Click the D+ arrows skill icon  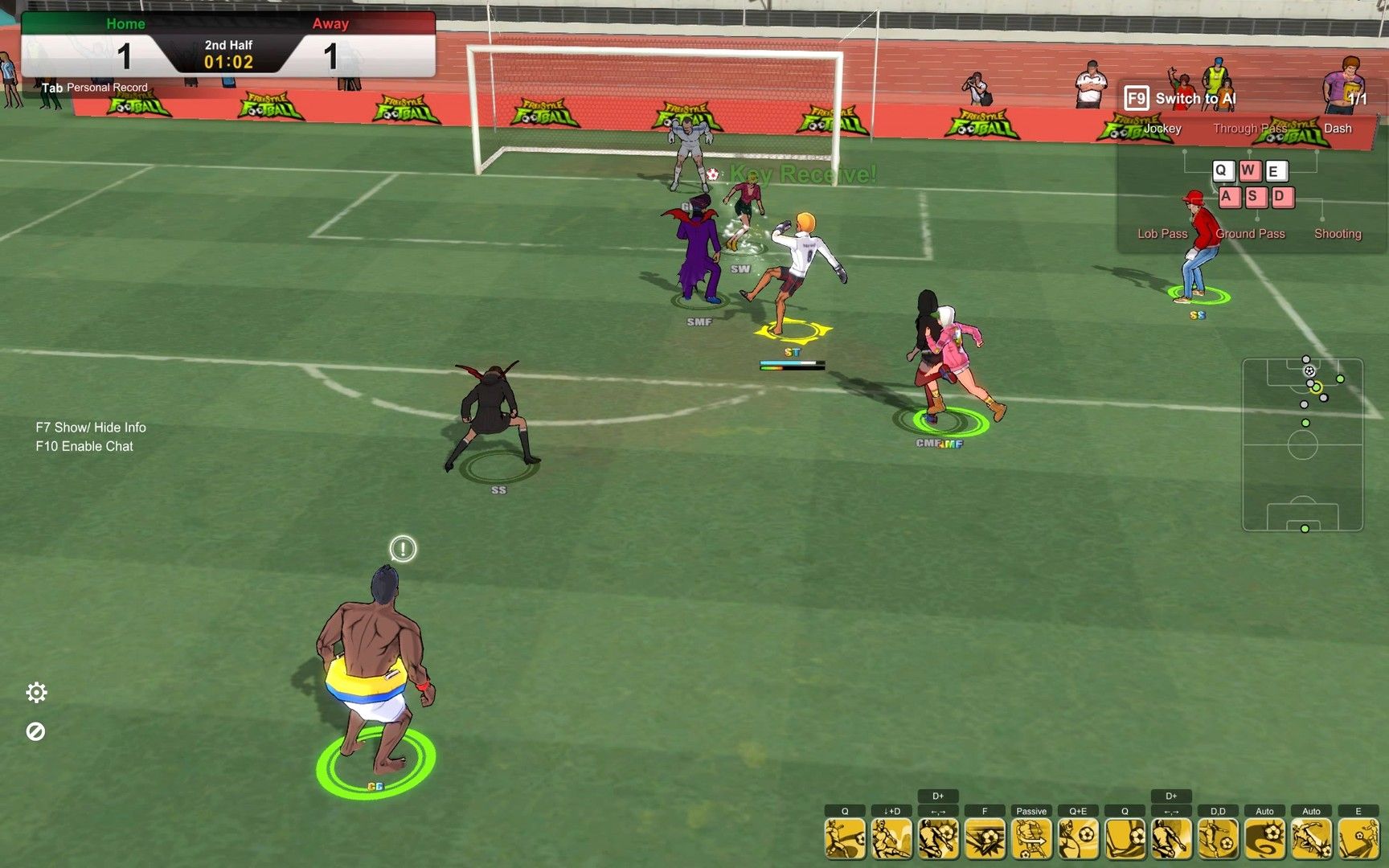[939, 838]
